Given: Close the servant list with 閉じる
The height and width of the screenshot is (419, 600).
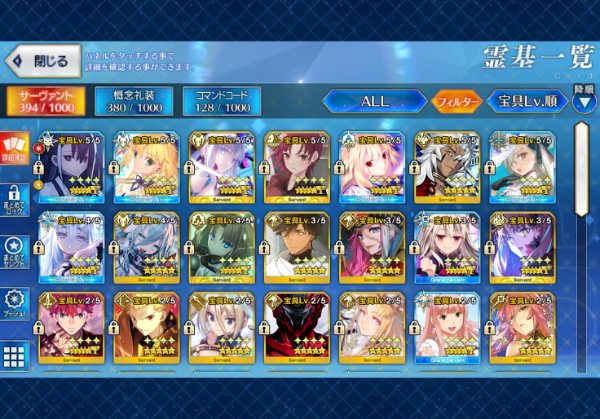Looking at the screenshot, I should pos(42,61).
